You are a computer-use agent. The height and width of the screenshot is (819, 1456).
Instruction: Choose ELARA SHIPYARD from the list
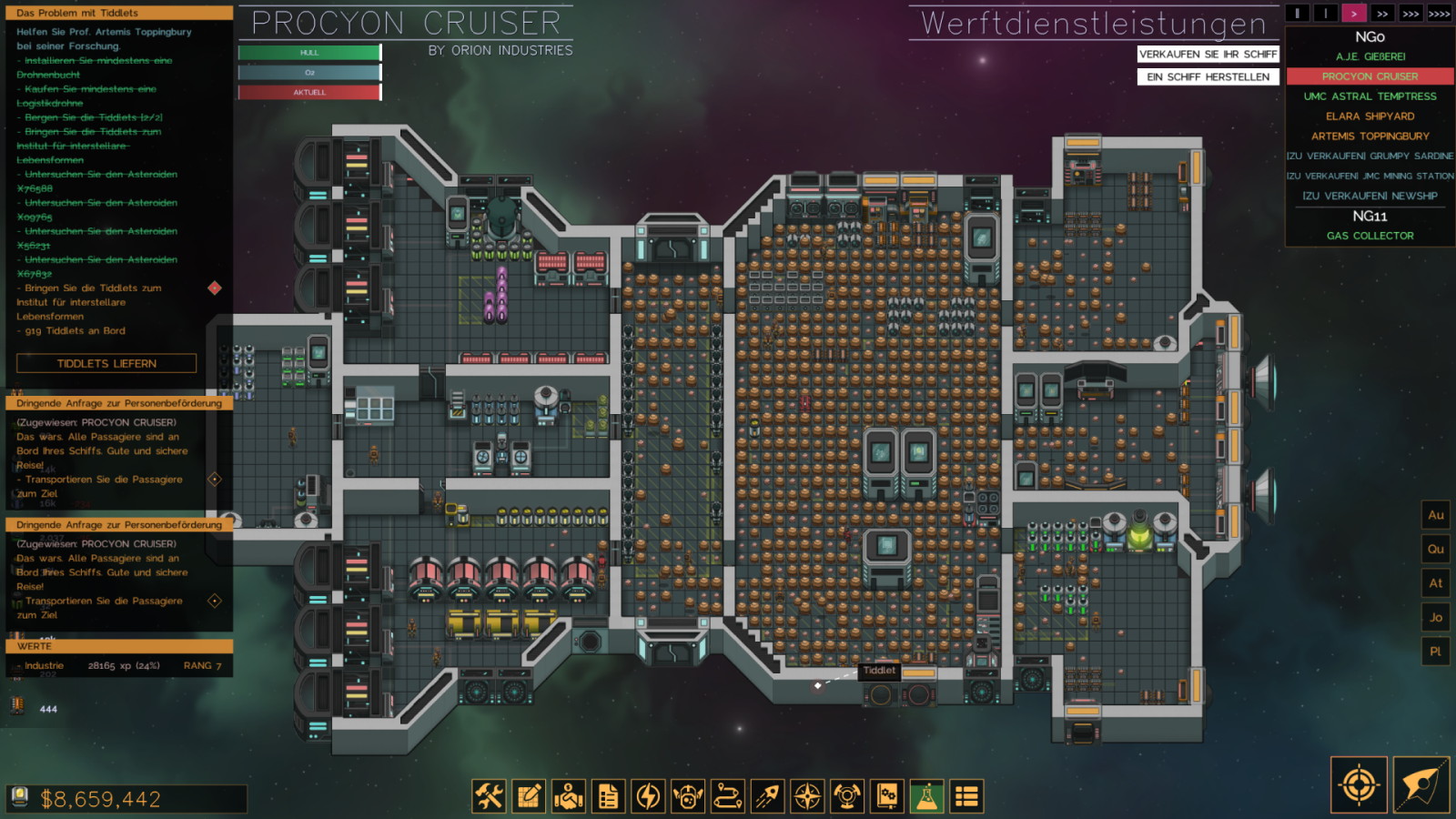1370,116
